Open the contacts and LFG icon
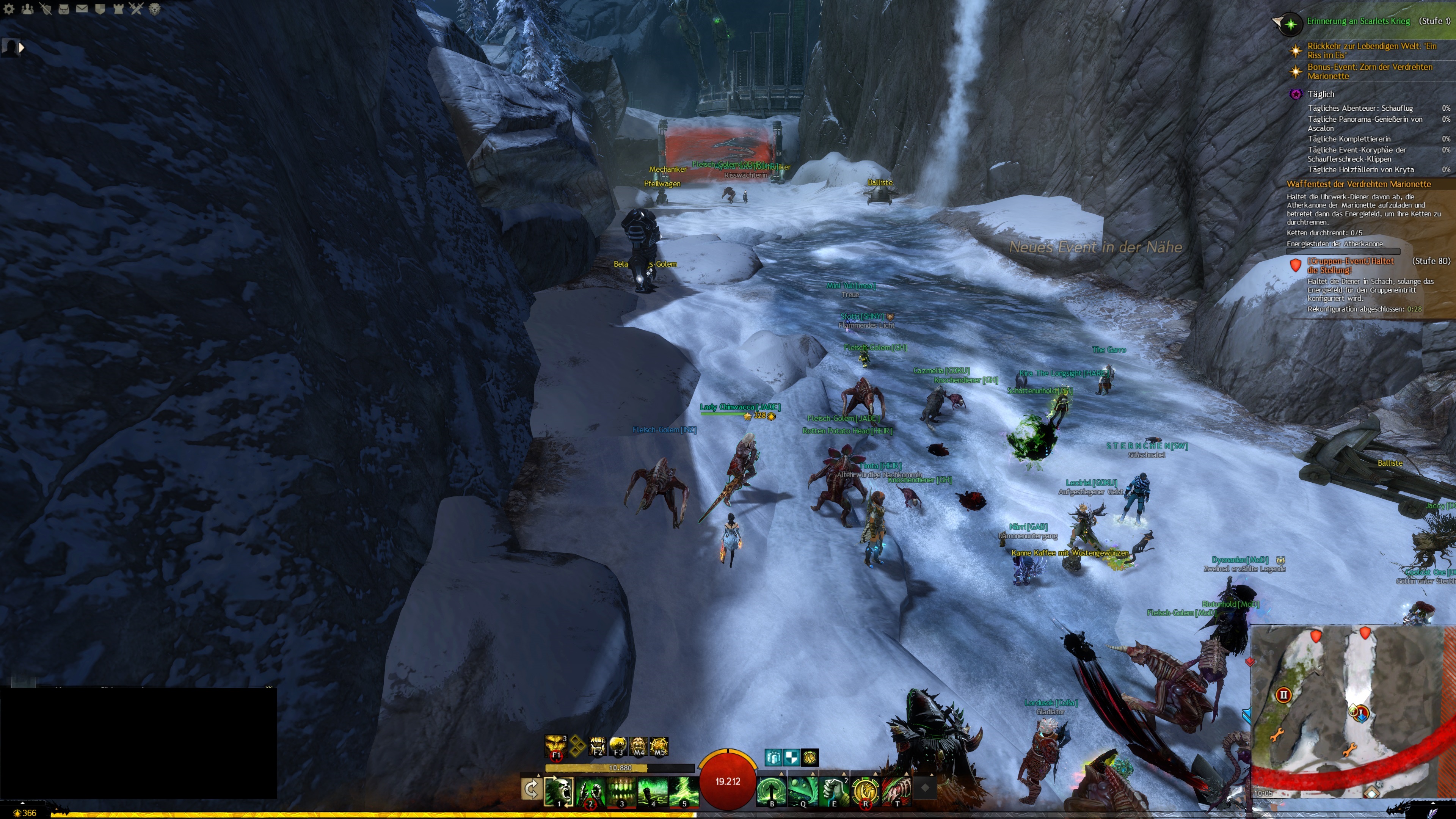Viewport: 1456px width, 819px height. (x=27, y=8)
